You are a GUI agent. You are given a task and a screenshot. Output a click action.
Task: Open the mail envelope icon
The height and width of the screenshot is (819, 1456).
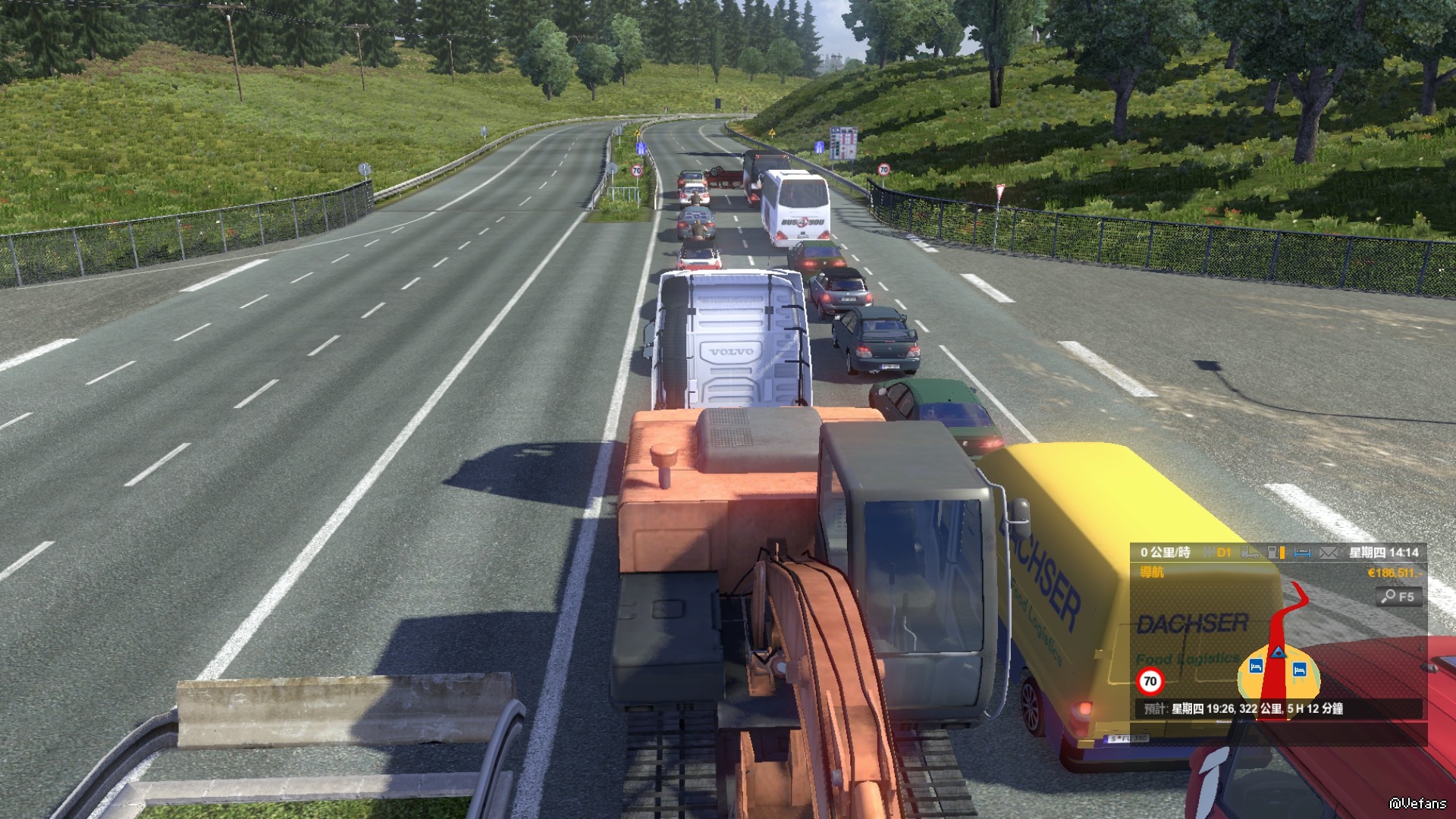click(x=1328, y=553)
